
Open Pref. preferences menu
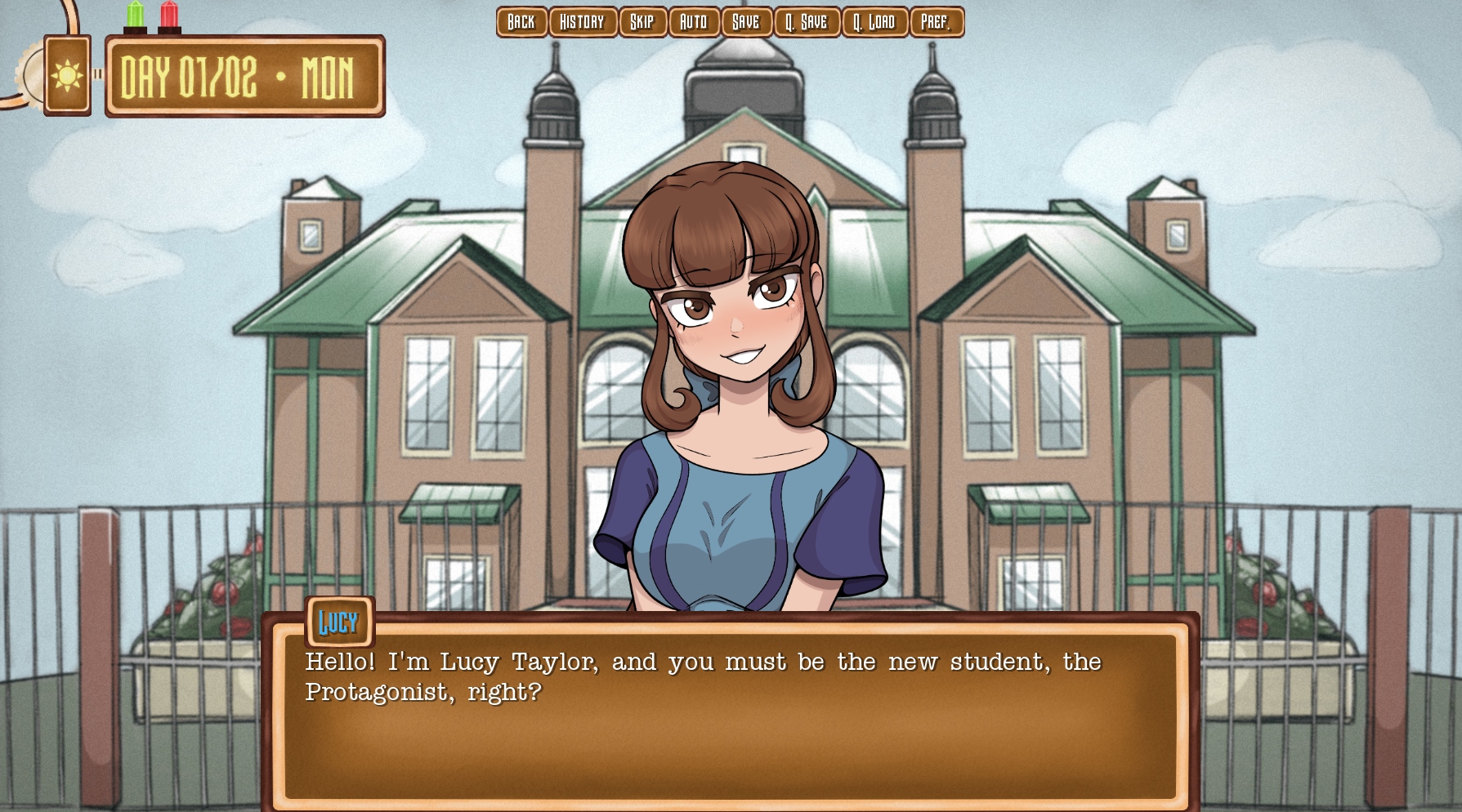937,22
